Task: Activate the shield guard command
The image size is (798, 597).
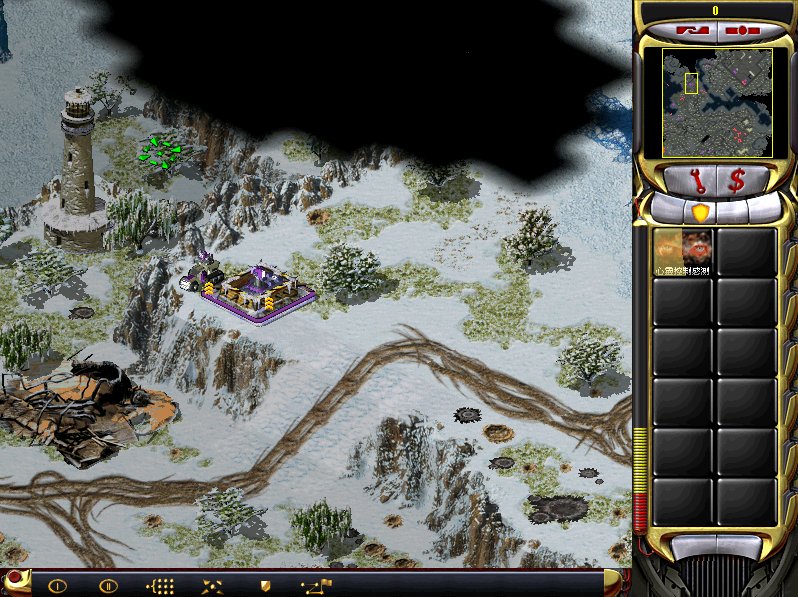Action: (x=265, y=586)
